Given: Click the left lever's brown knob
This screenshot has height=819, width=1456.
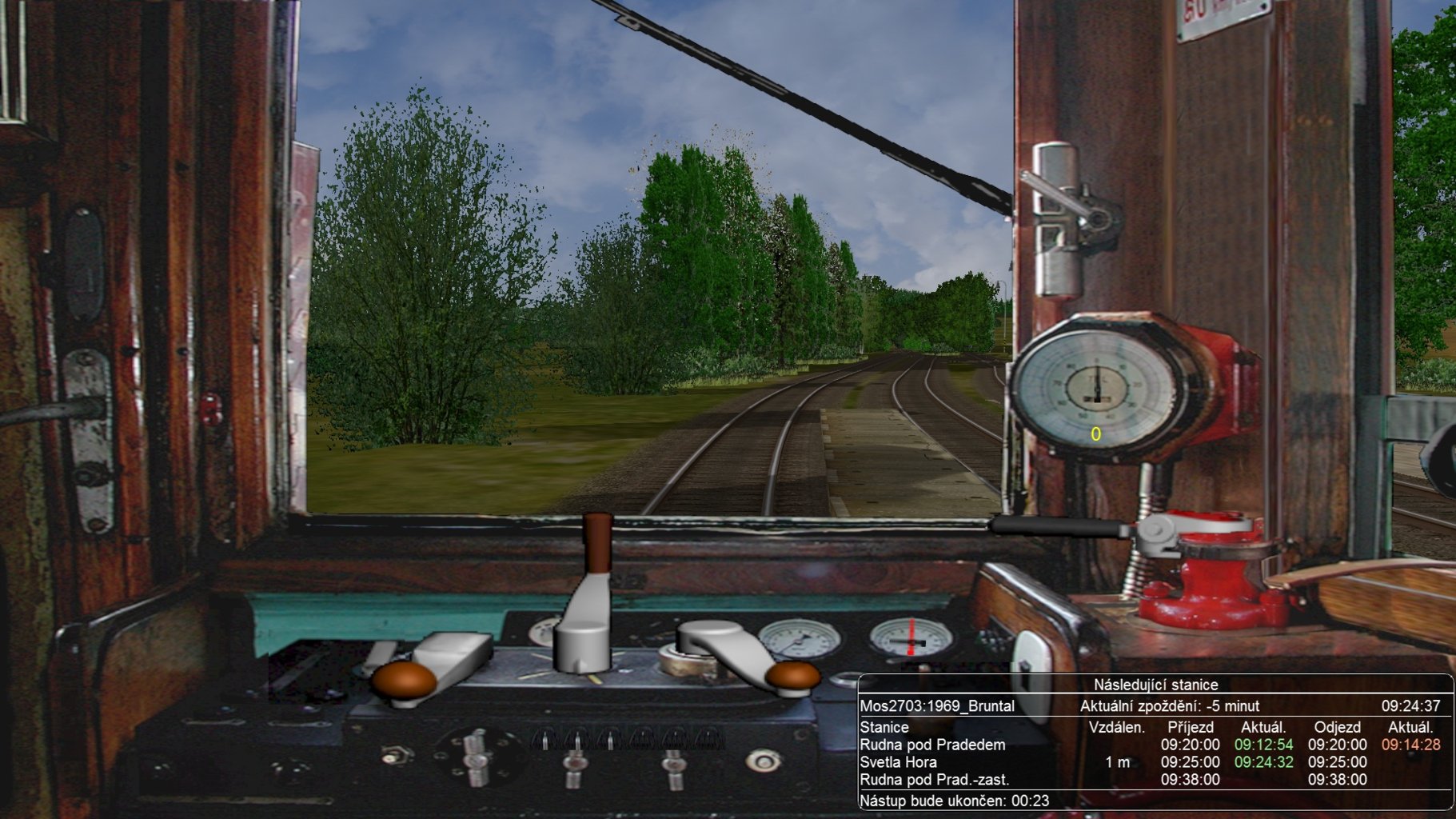Looking at the screenshot, I should tap(404, 680).
